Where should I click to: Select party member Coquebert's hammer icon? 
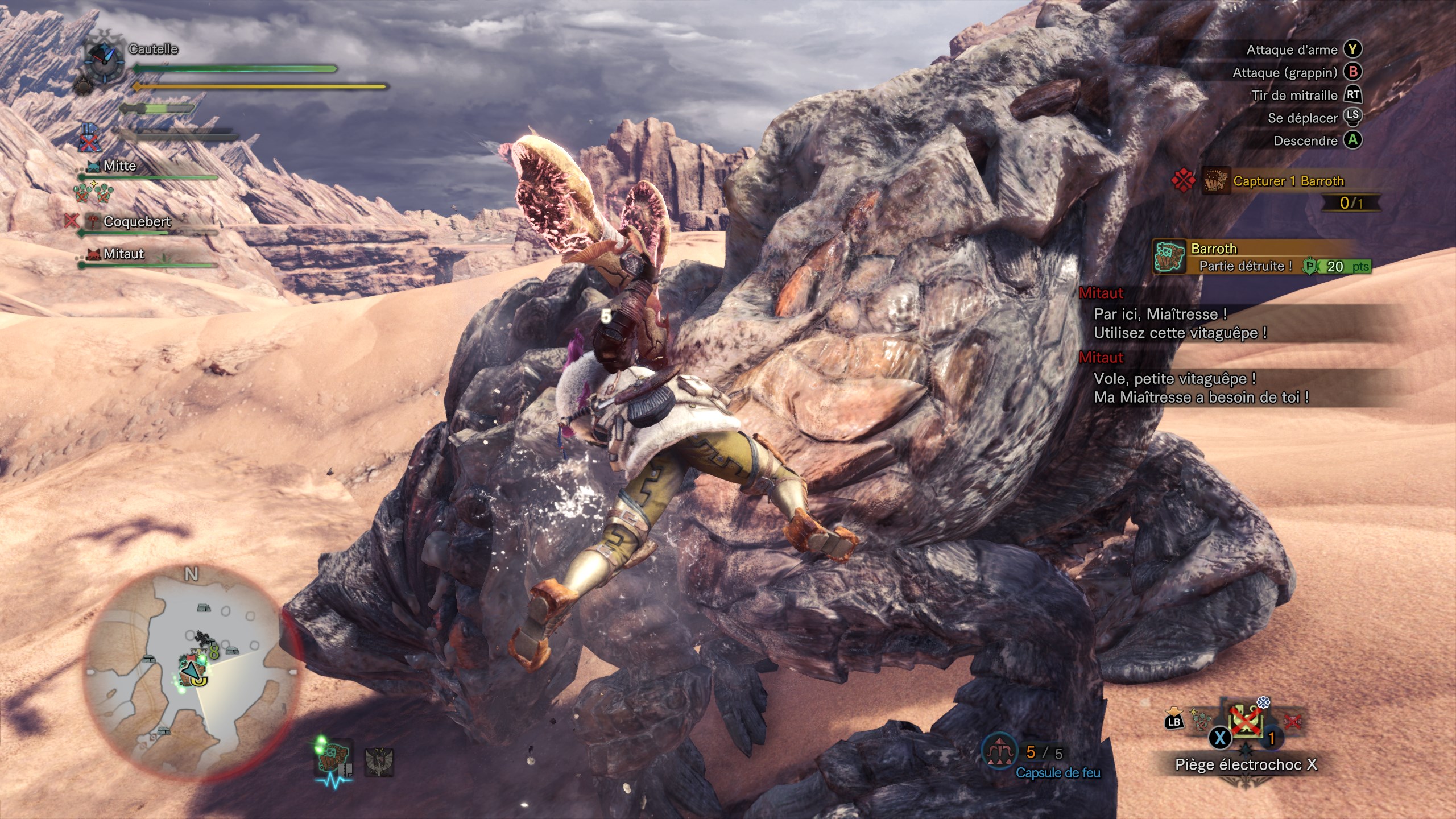point(92,221)
